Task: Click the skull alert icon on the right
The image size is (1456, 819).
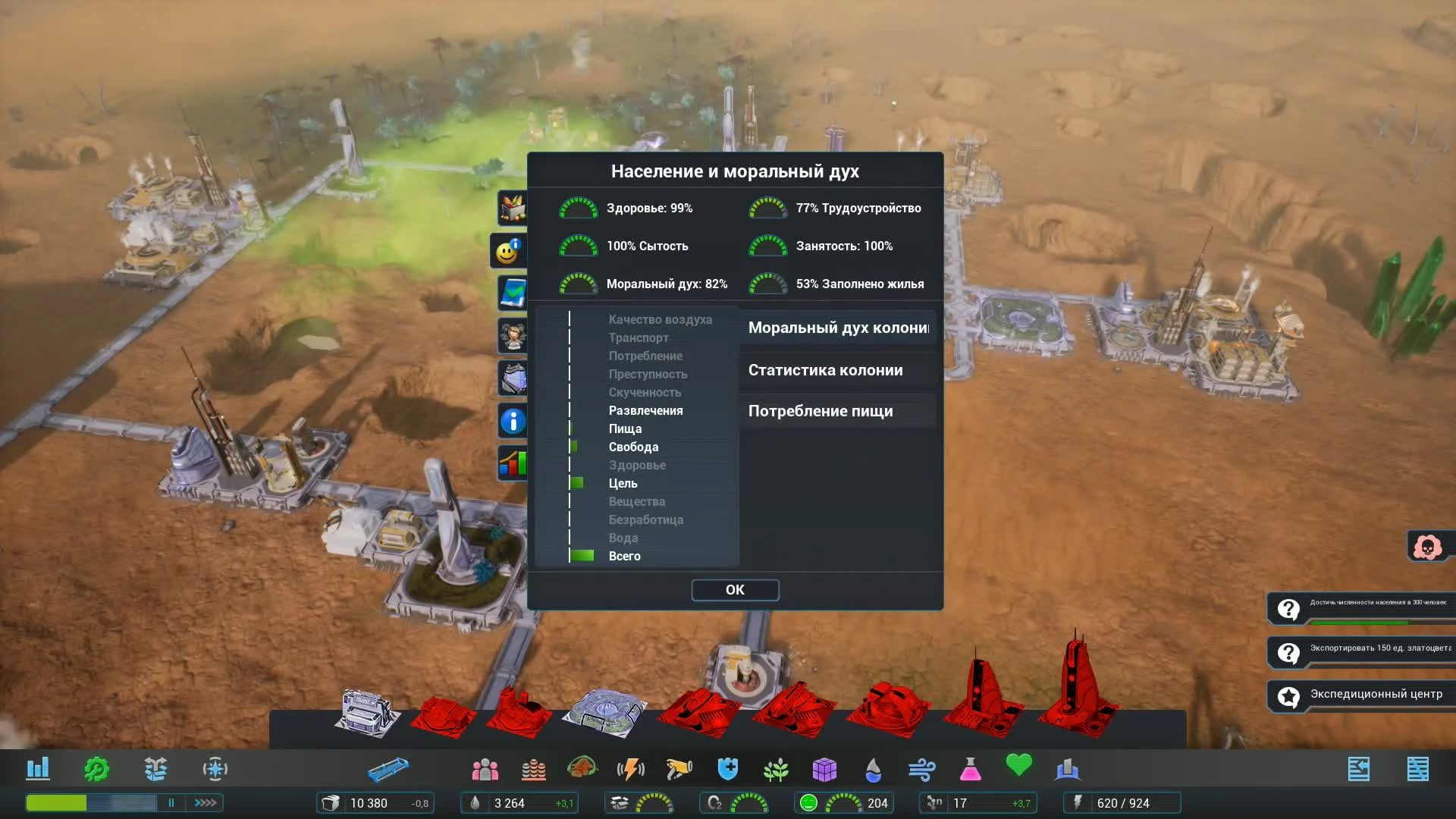Action: 1429,546
